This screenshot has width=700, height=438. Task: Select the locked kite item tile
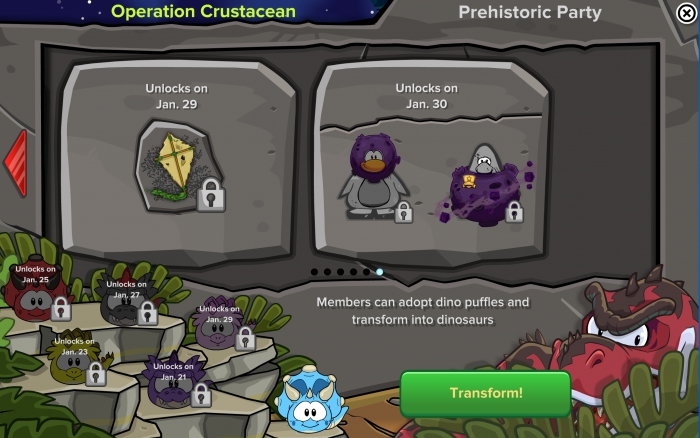(x=180, y=165)
